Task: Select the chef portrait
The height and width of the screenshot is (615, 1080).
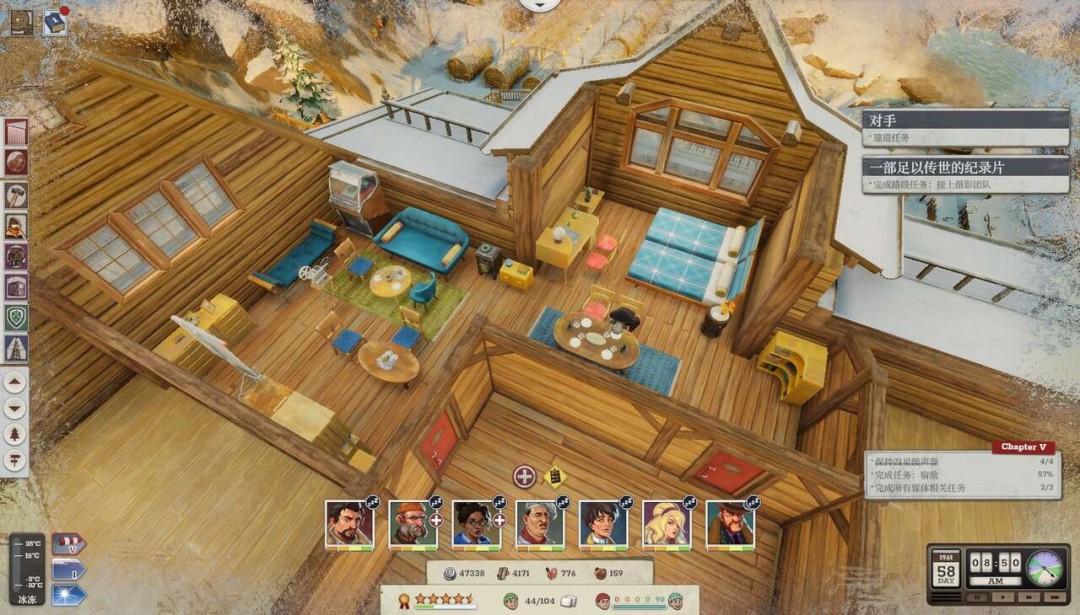Action: point(539,523)
